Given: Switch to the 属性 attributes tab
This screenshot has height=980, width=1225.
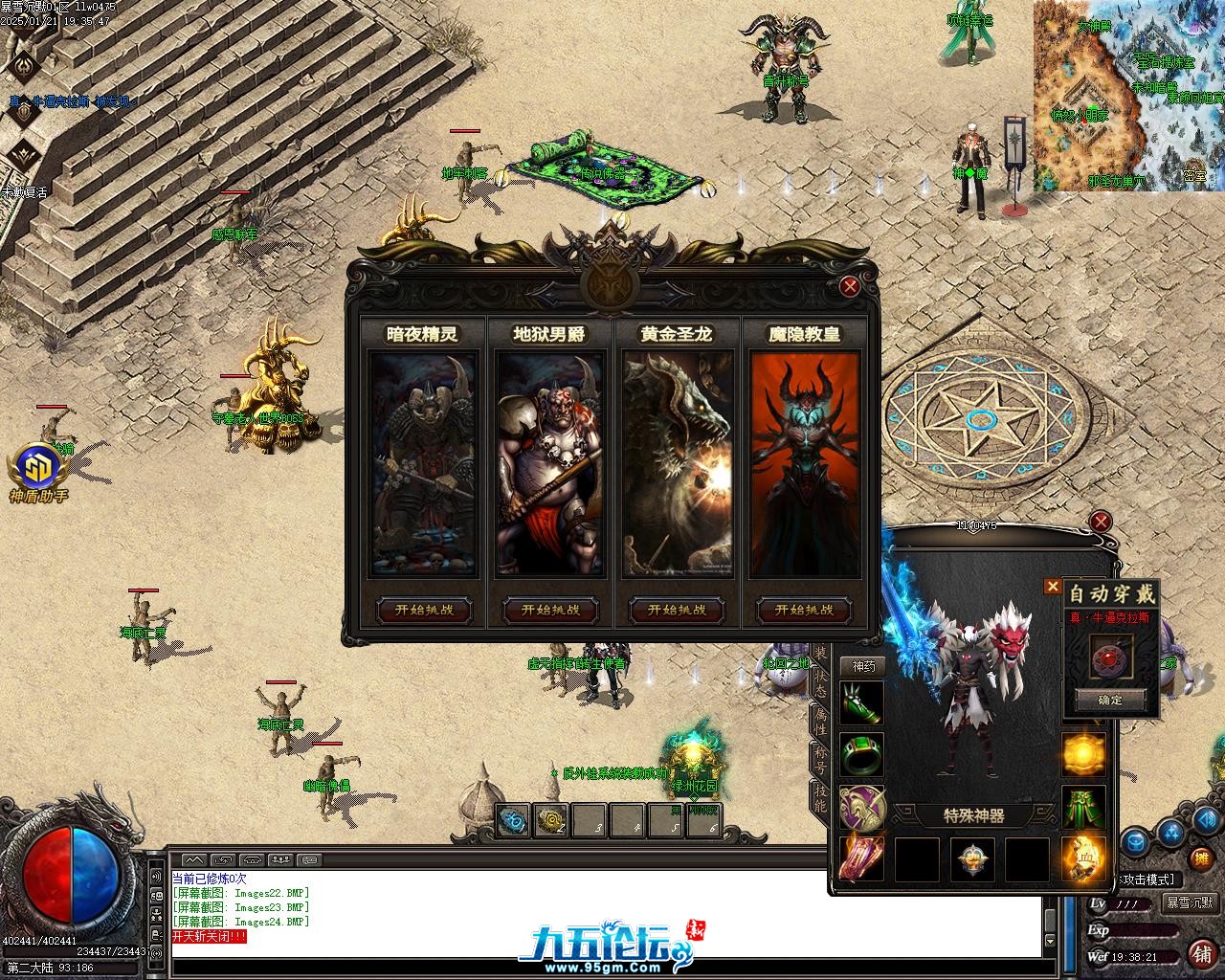Looking at the screenshot, I should 820,720.
